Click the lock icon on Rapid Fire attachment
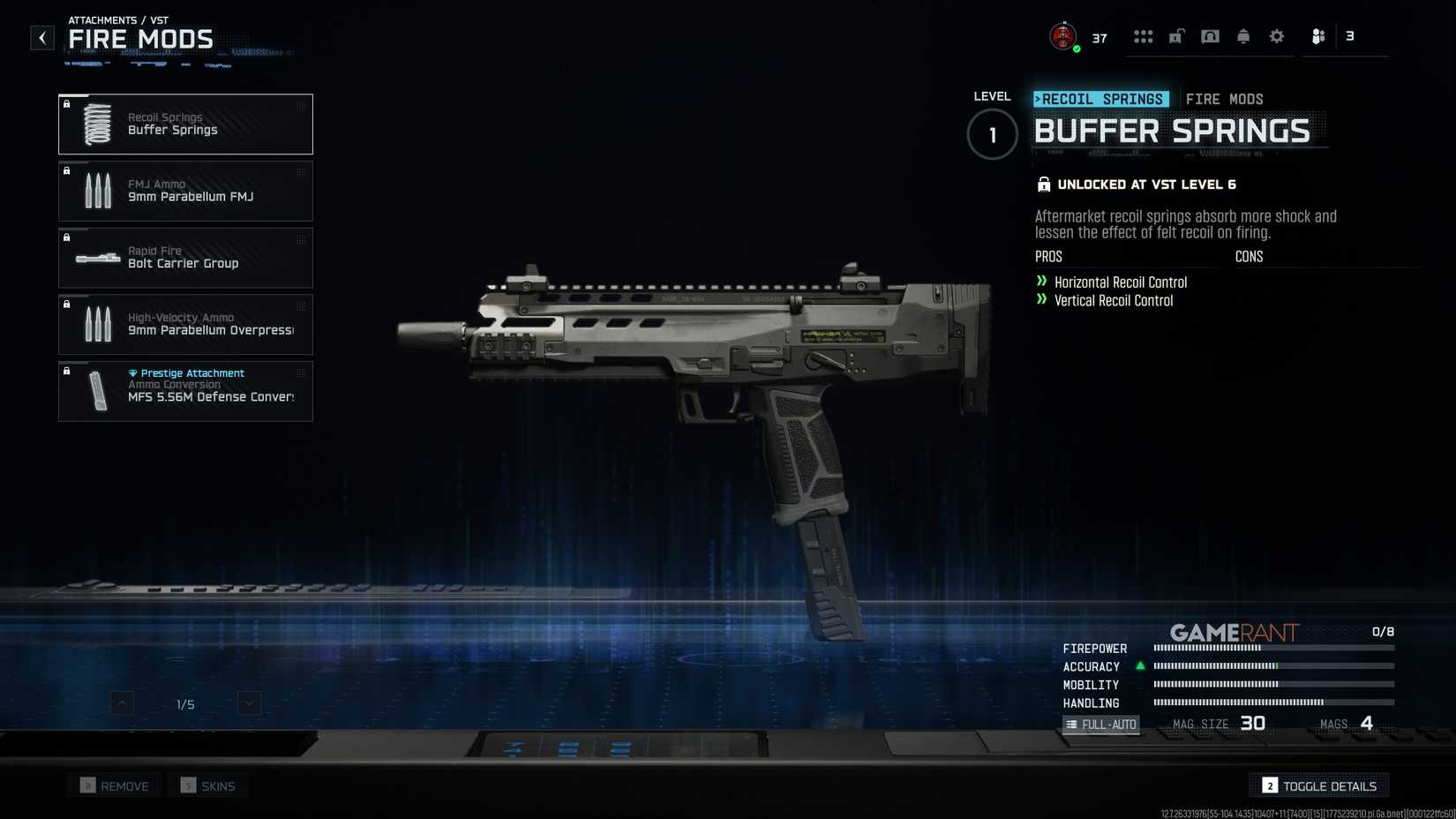 click(68, 237)
